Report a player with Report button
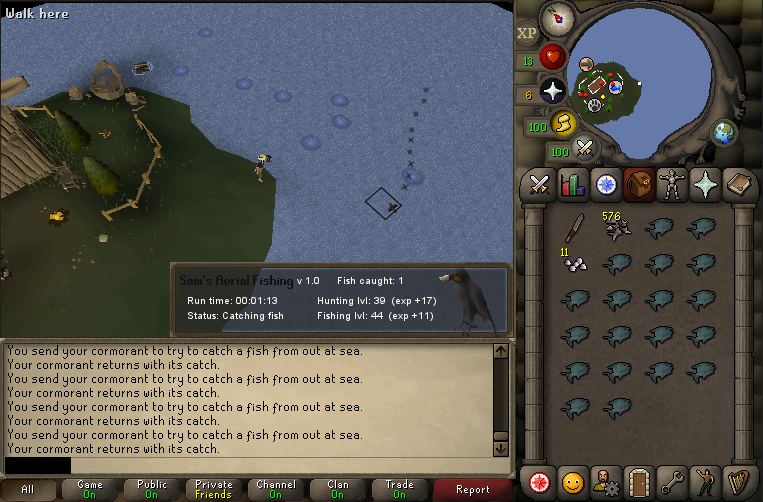This screenshot has height=502, width=763. (x=472, y=489)
